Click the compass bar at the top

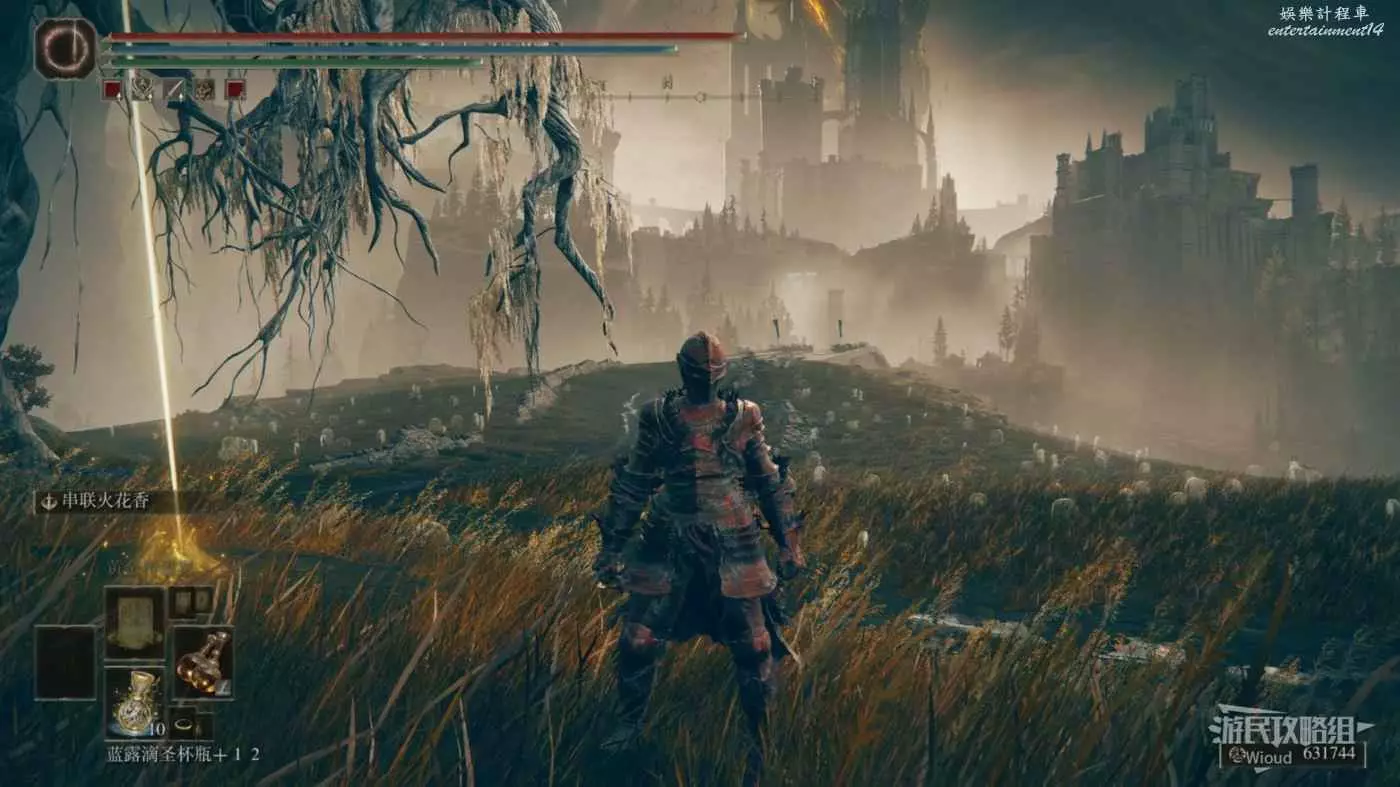pos(680,97)
